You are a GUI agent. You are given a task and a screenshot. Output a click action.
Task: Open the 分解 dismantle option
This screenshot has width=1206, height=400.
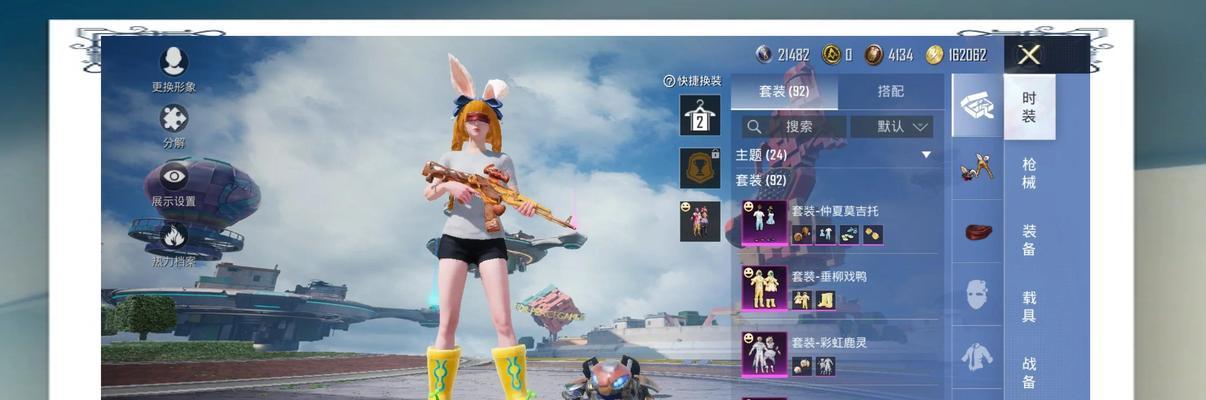[x=174, y=124]
